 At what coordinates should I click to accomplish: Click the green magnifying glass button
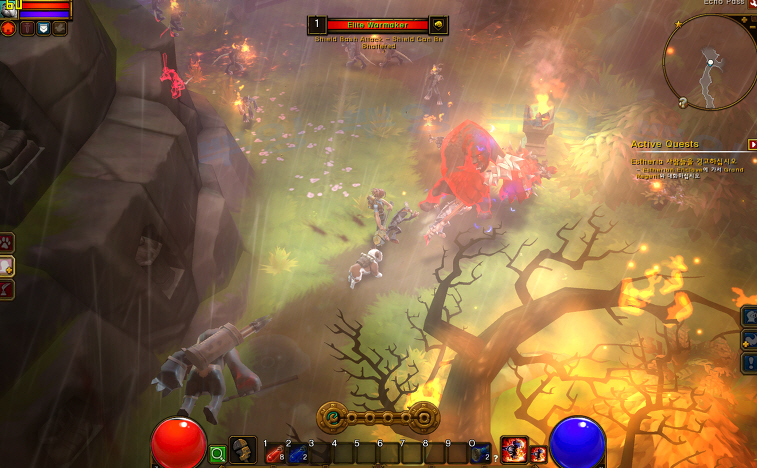pos(218,454)
